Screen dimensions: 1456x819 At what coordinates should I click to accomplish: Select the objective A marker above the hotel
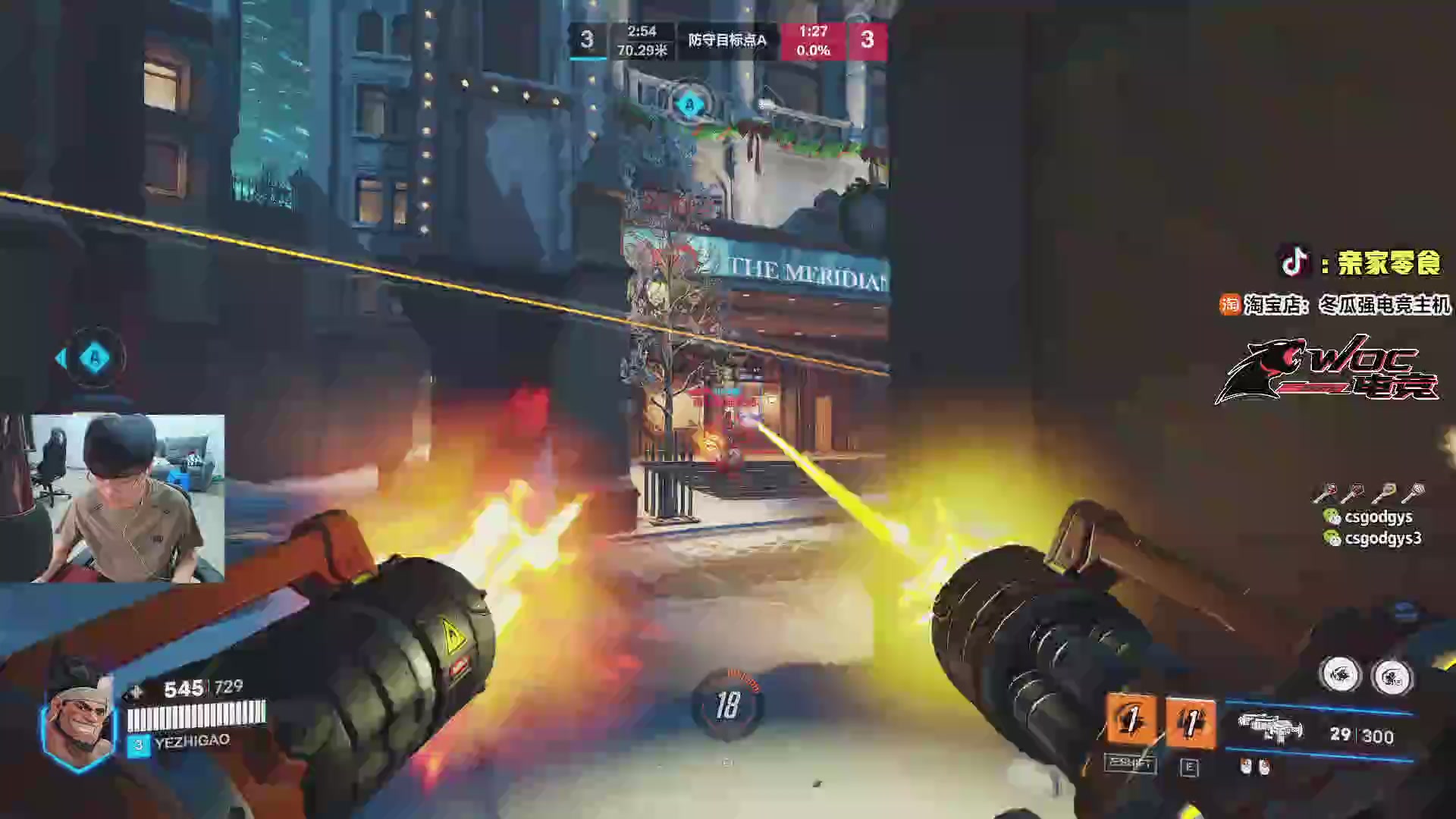[x=689, y=105]
